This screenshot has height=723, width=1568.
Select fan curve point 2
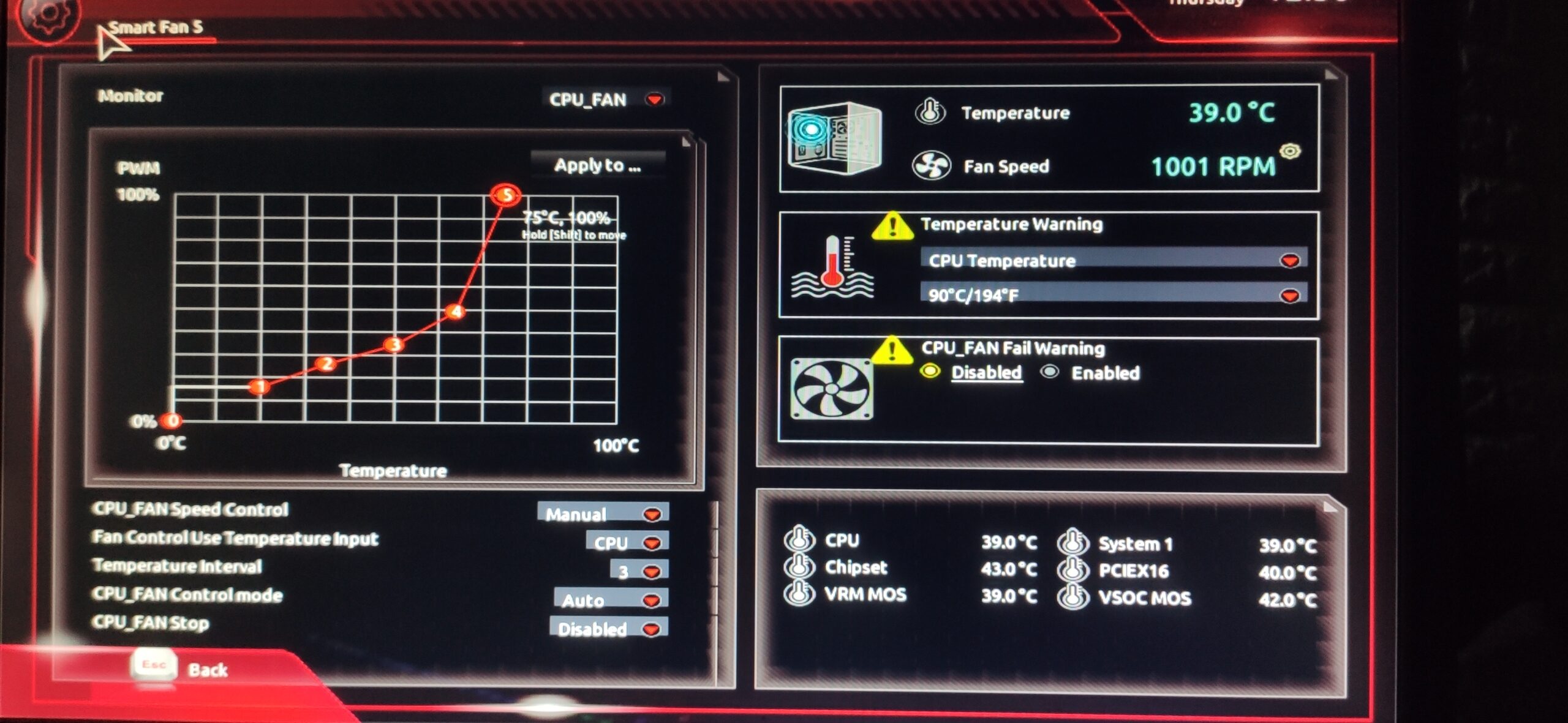pyautogui.click(x=326, y=364)
